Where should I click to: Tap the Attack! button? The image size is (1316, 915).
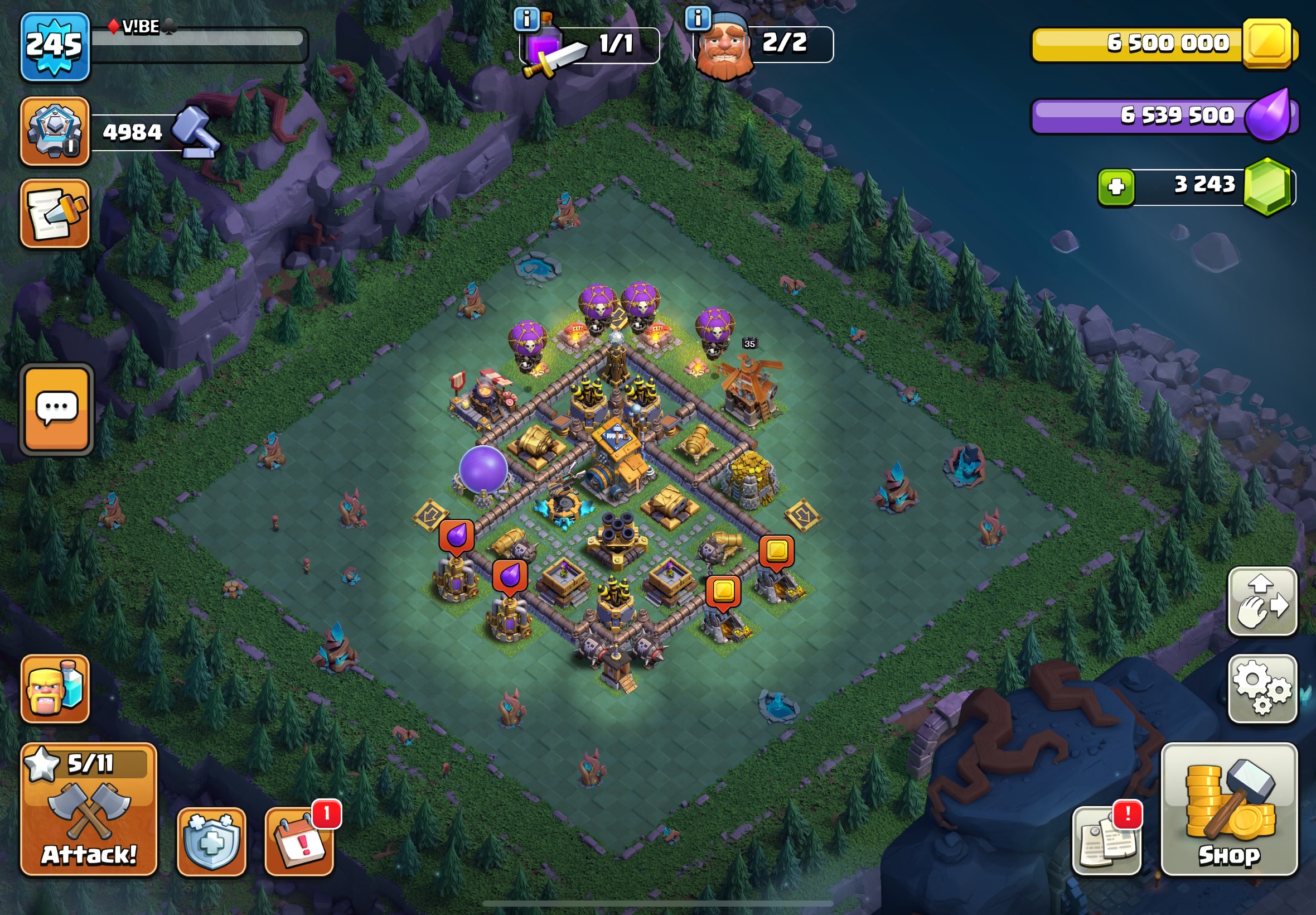pyautogui.click(x=89, y=810)
